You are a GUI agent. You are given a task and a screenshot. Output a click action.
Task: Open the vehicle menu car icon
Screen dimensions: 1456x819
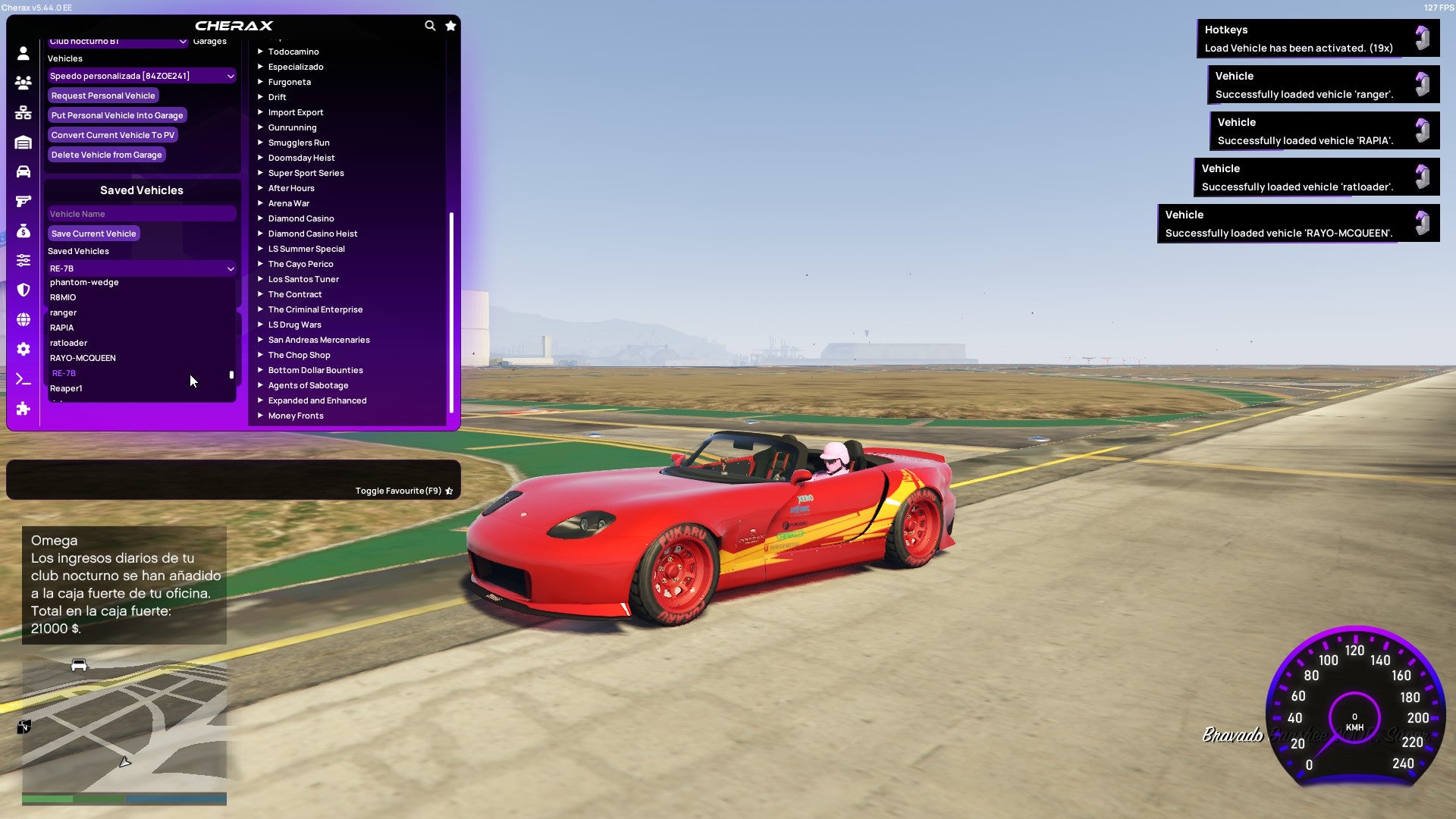click(24, 171)
